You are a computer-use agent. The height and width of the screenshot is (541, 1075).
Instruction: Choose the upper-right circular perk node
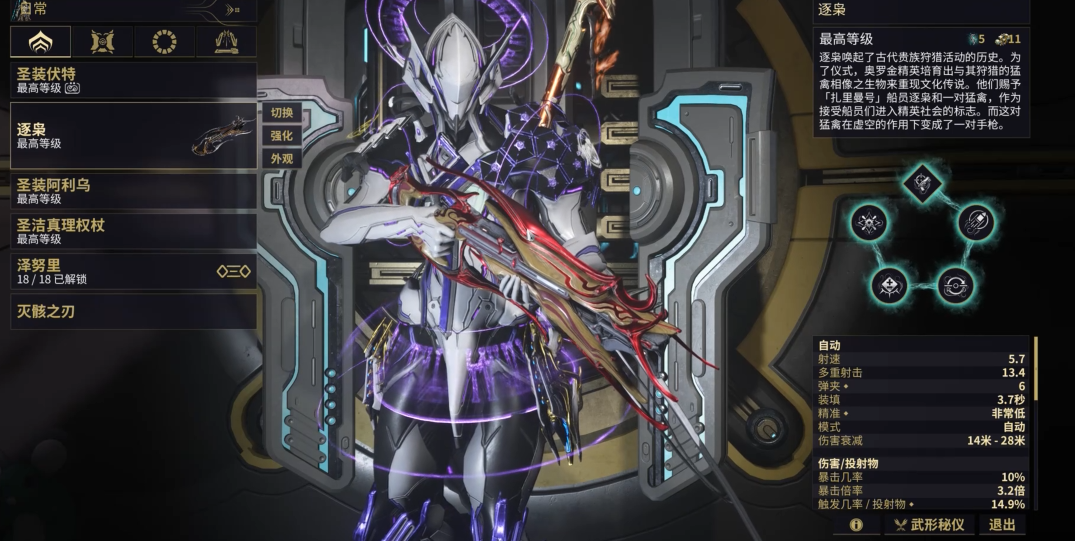point(974,222)
